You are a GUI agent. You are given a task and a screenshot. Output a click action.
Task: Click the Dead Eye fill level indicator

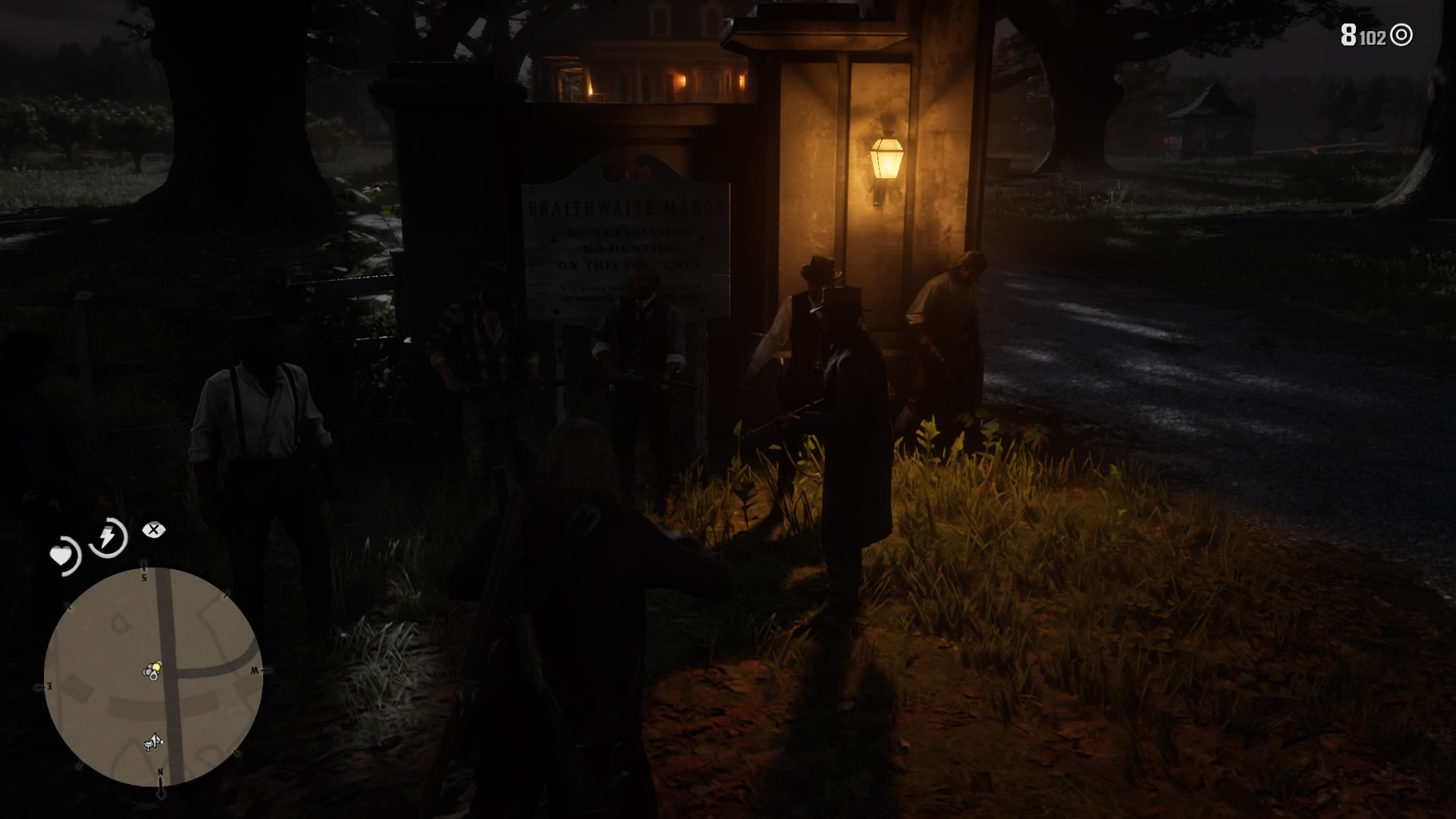154,530
